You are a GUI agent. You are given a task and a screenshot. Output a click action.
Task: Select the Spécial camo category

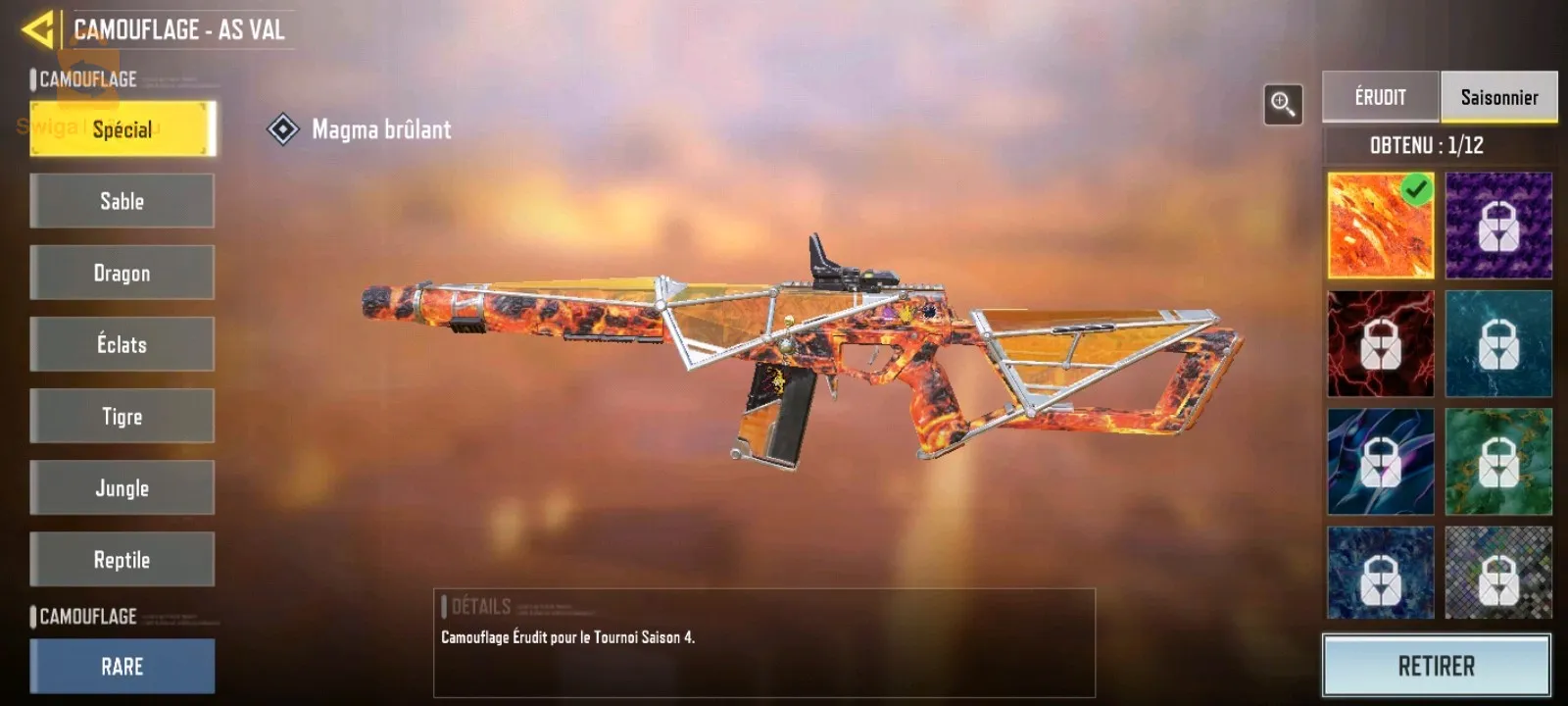pyautogui.click(x=122, y=128)
